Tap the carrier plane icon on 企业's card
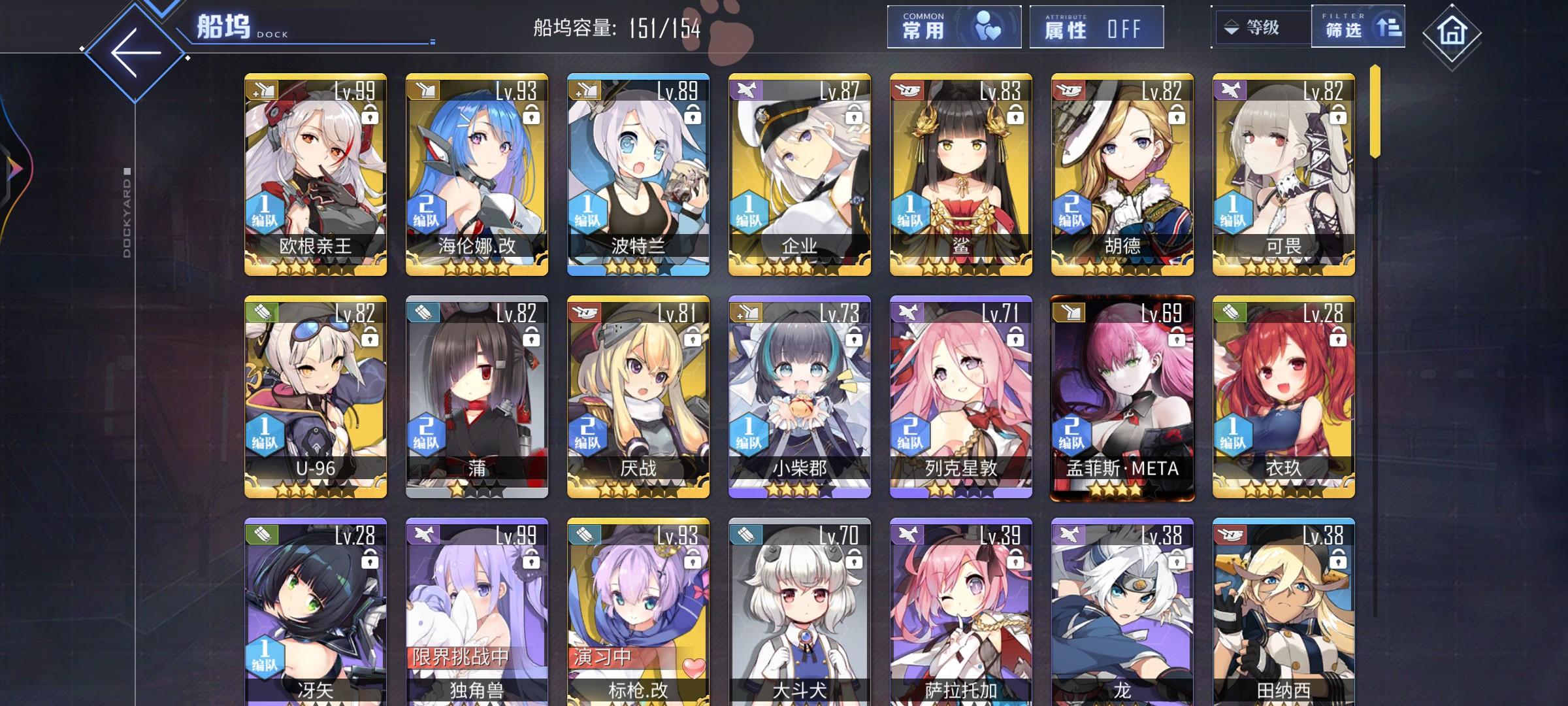1568x706 pixels. [745, 90]
